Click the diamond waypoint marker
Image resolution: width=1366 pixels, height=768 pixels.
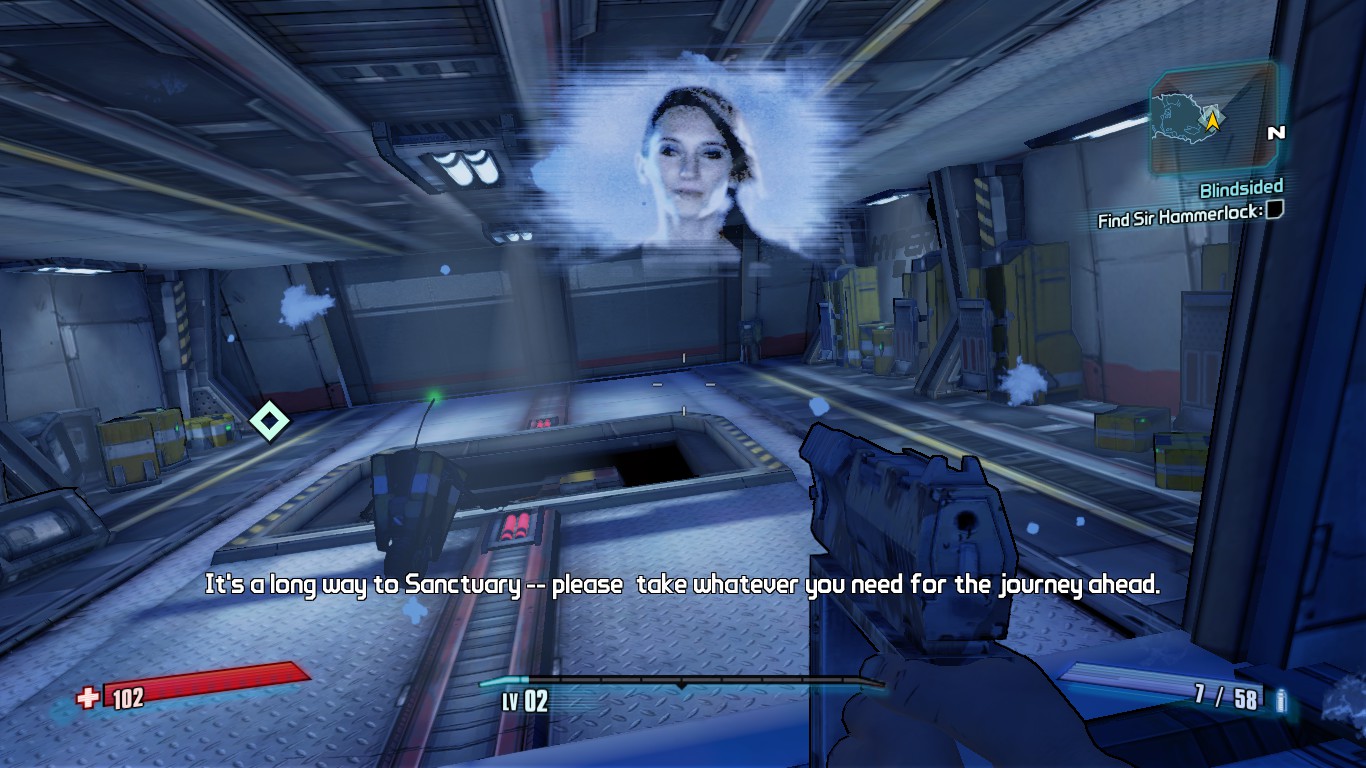tap(268, 421)
